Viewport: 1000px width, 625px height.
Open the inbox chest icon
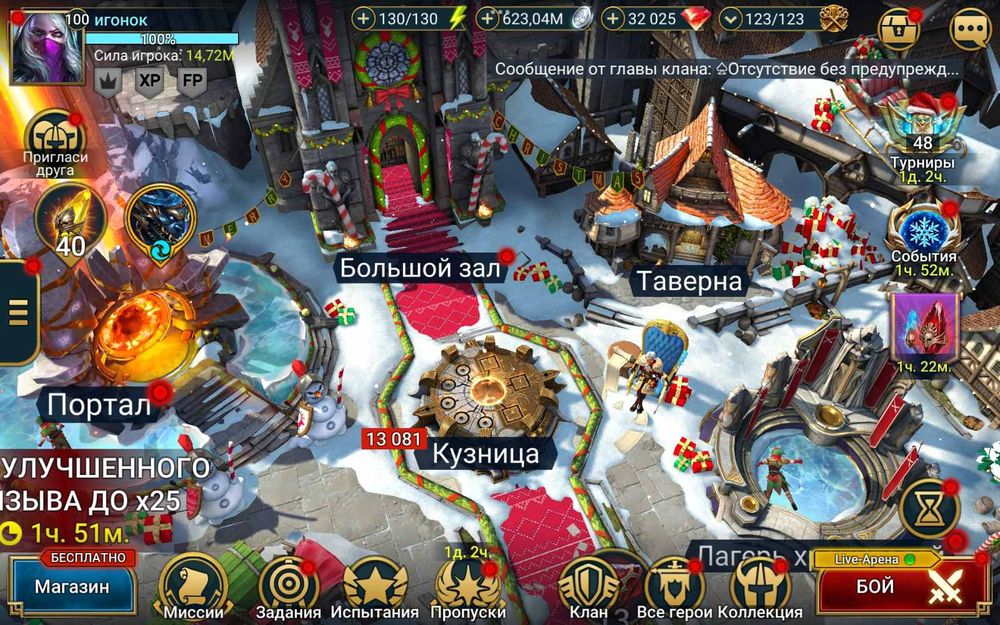point(898,29)
